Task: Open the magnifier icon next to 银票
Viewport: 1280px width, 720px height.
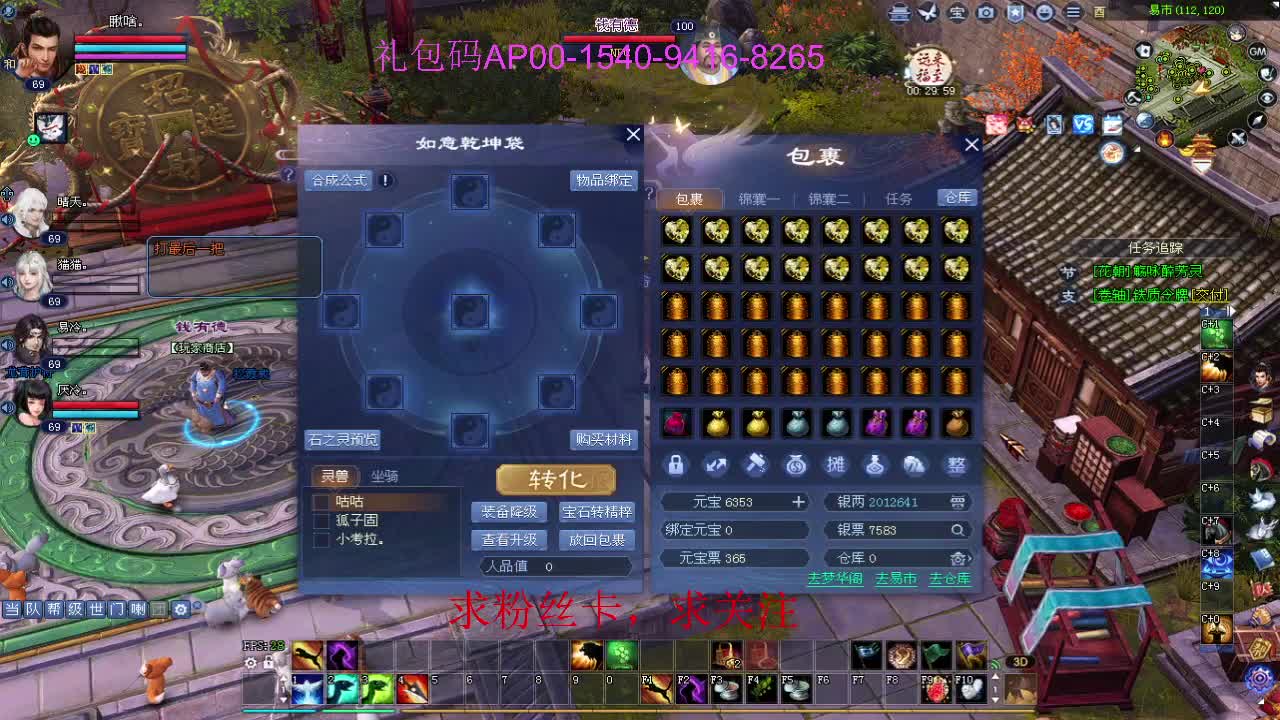Action: click(x=957, y=530)
